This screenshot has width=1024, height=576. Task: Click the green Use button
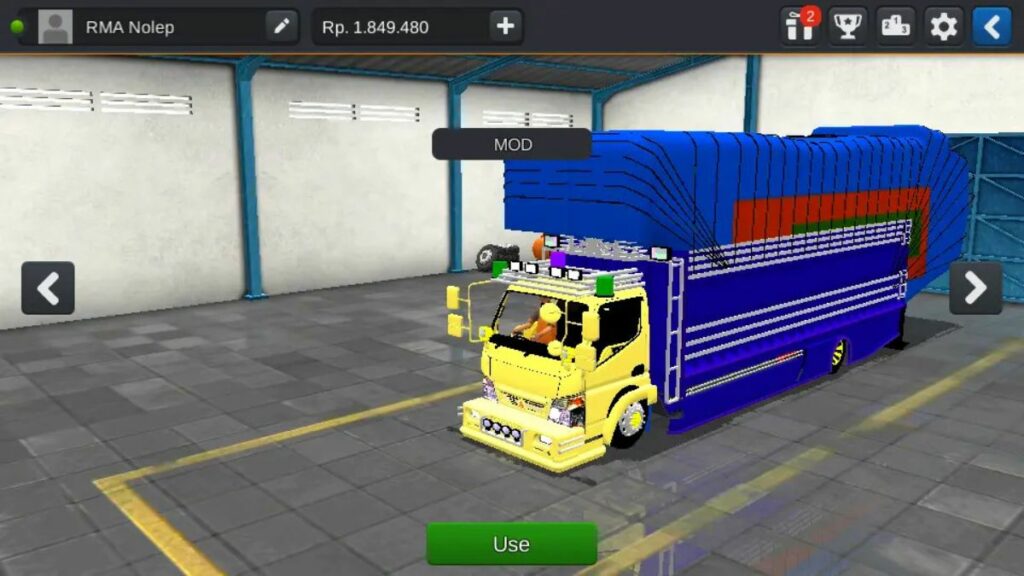[x=511, y=544]
